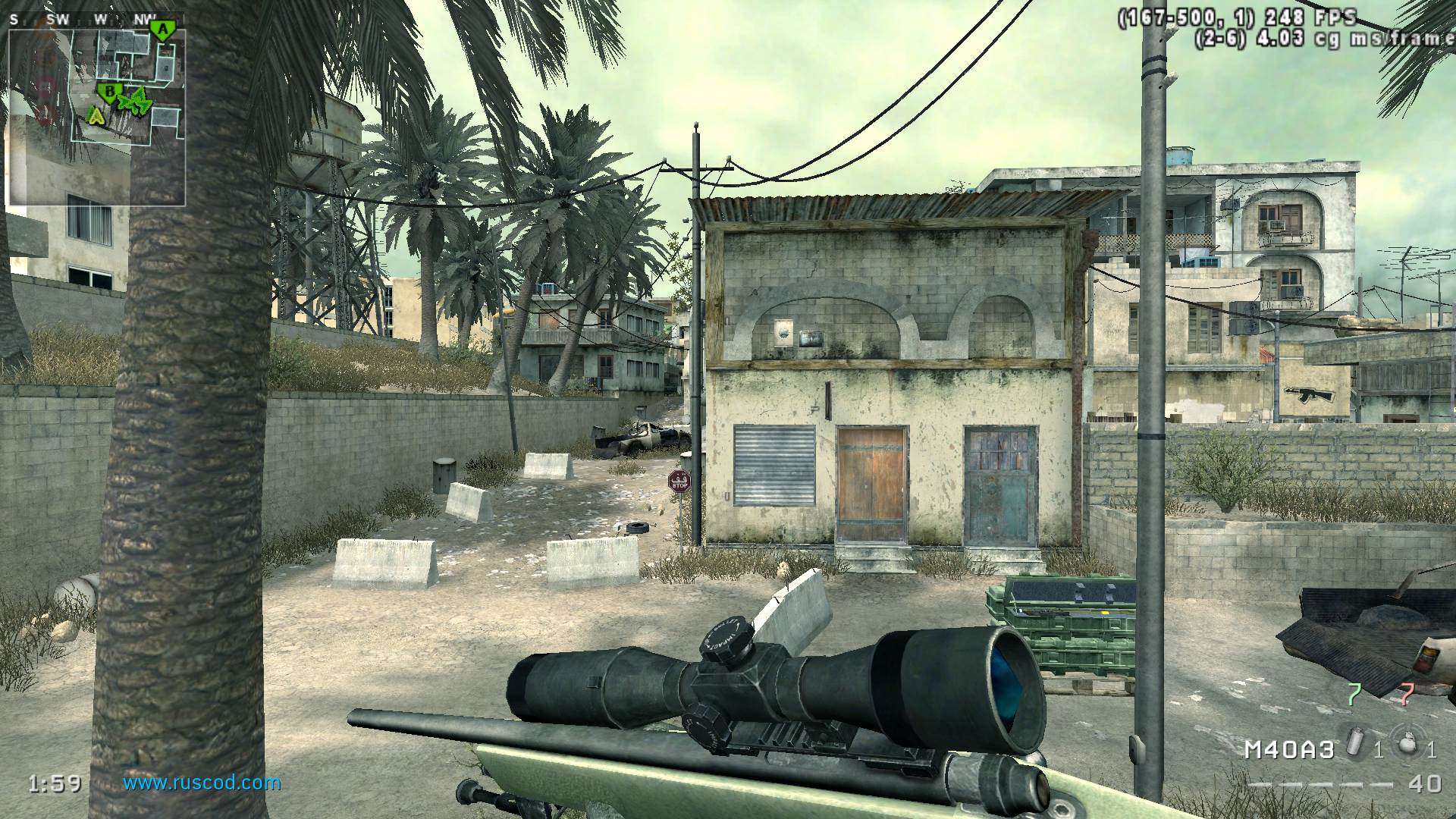Open the www.ruscod.com link
The image size is (1456, 819).
[202, 783]
